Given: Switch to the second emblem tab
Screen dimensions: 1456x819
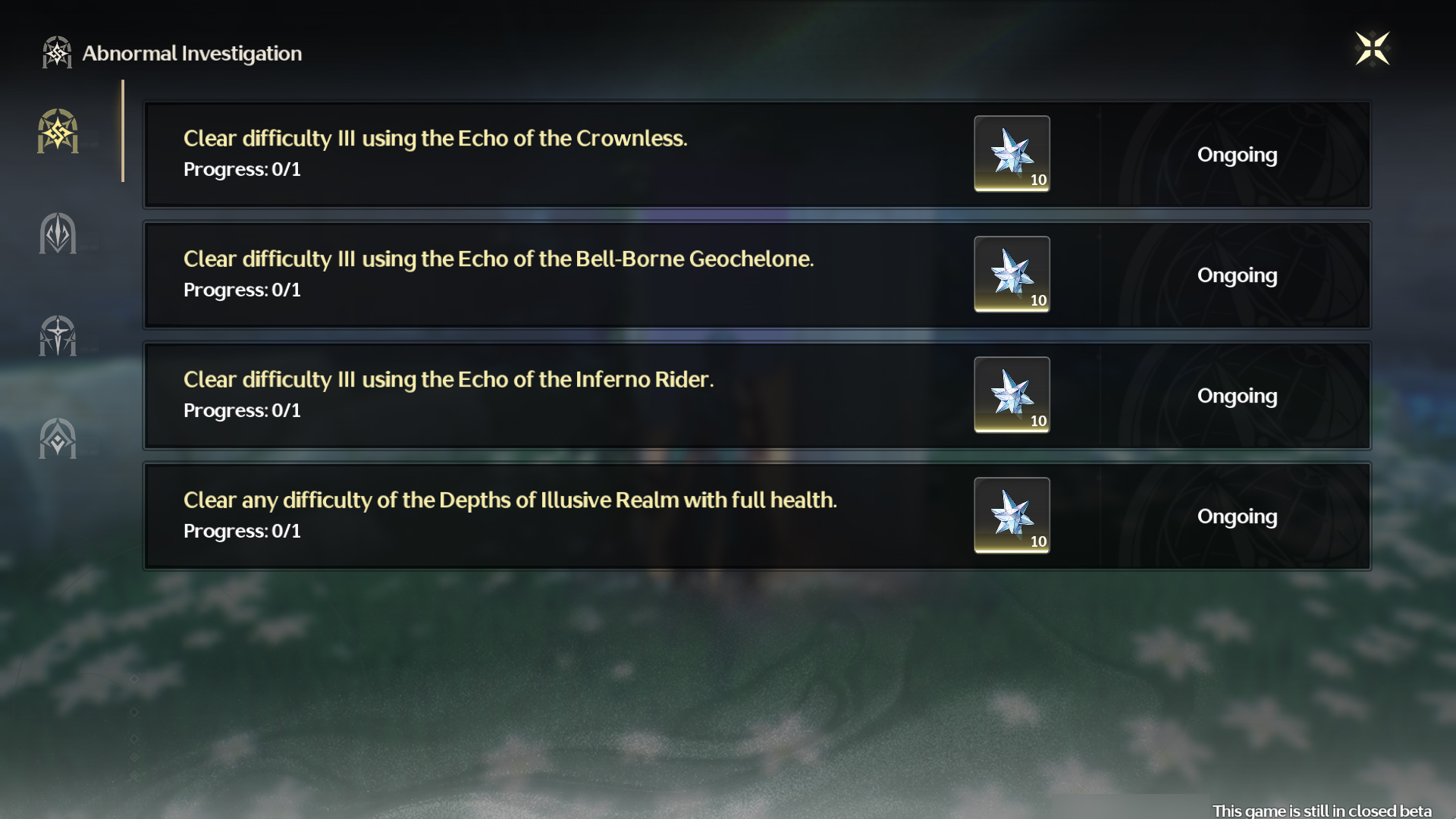Looking at the screenshot, I should tap(58, 234).
